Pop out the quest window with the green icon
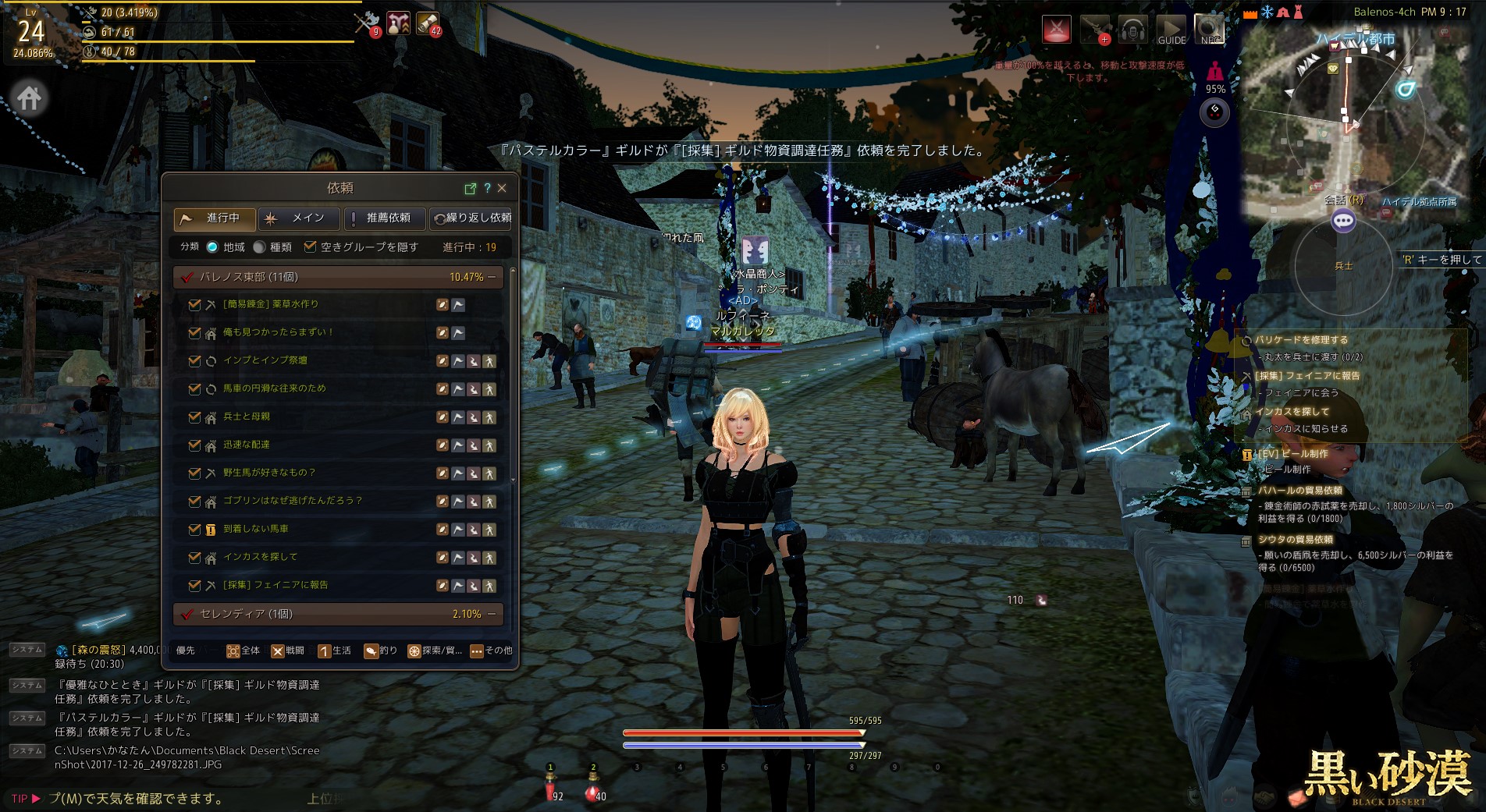1486x812 pixels. [x=470, y=188]
